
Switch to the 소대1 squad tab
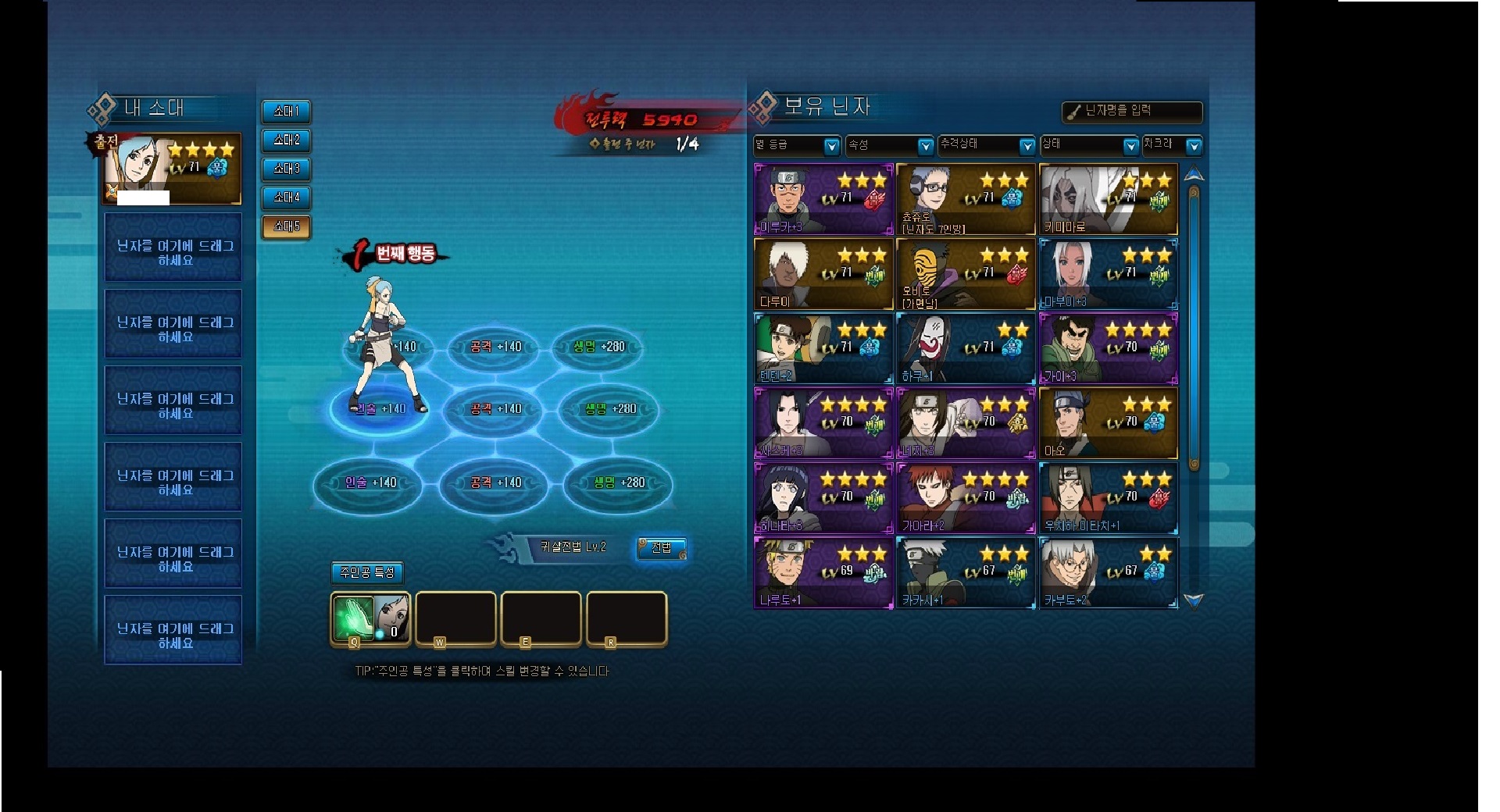286,112
